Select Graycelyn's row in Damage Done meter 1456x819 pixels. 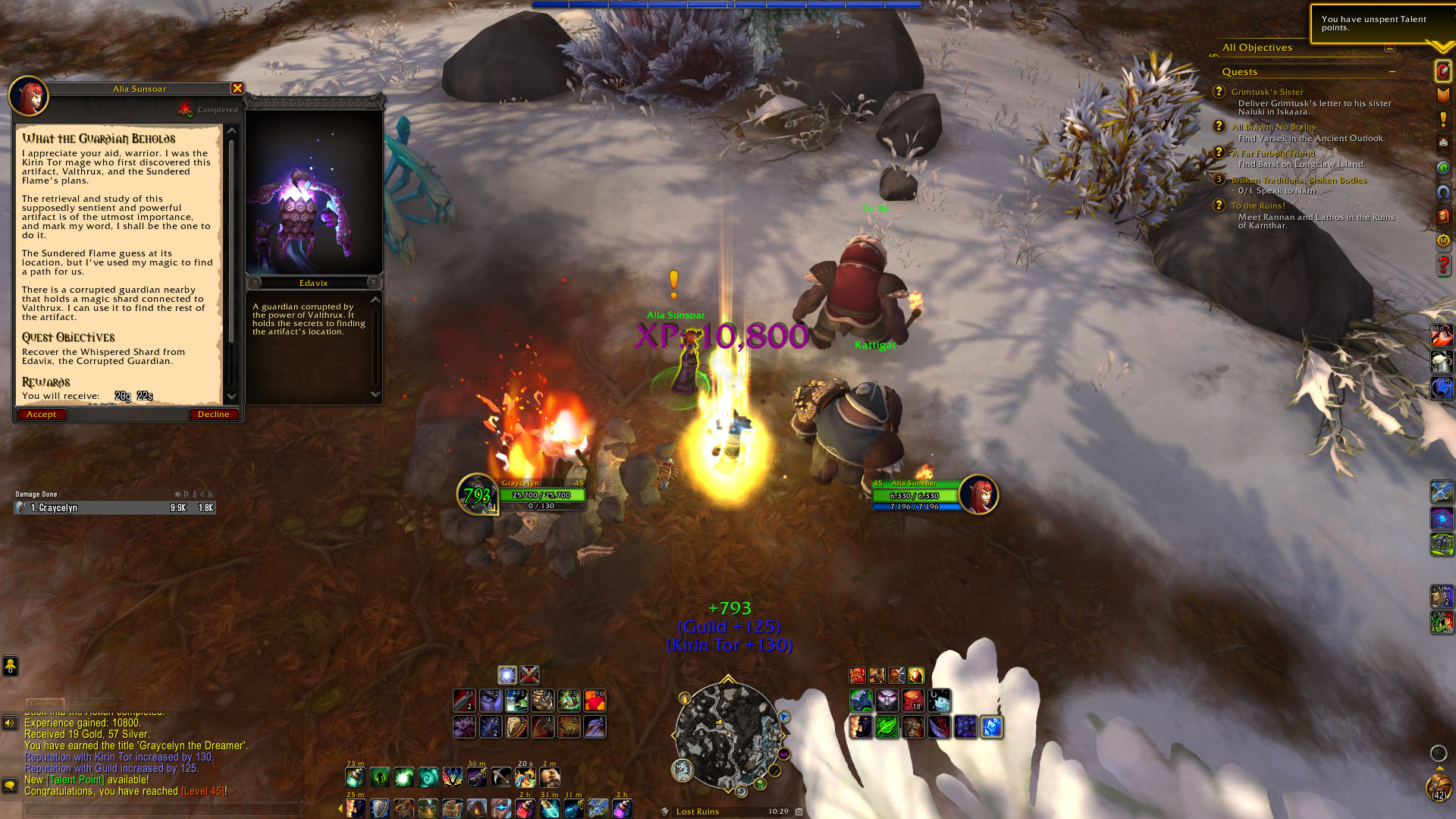(x=115, y=508)
